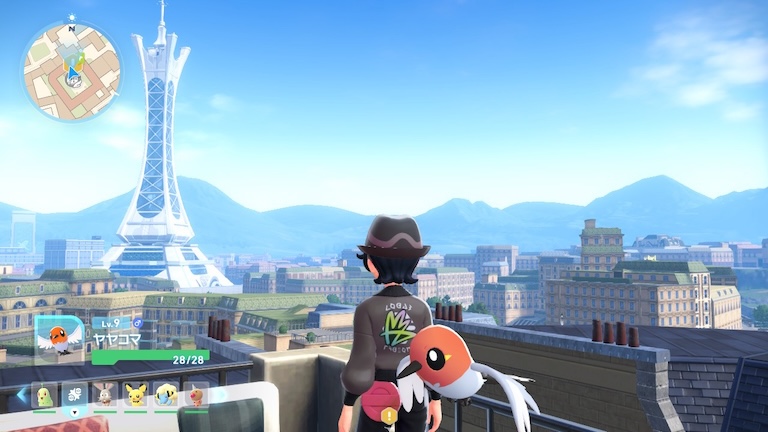This screenshot has width=768, height=432.
Task: Choose Chikorita in the party bar
Action: coord(44,396)
